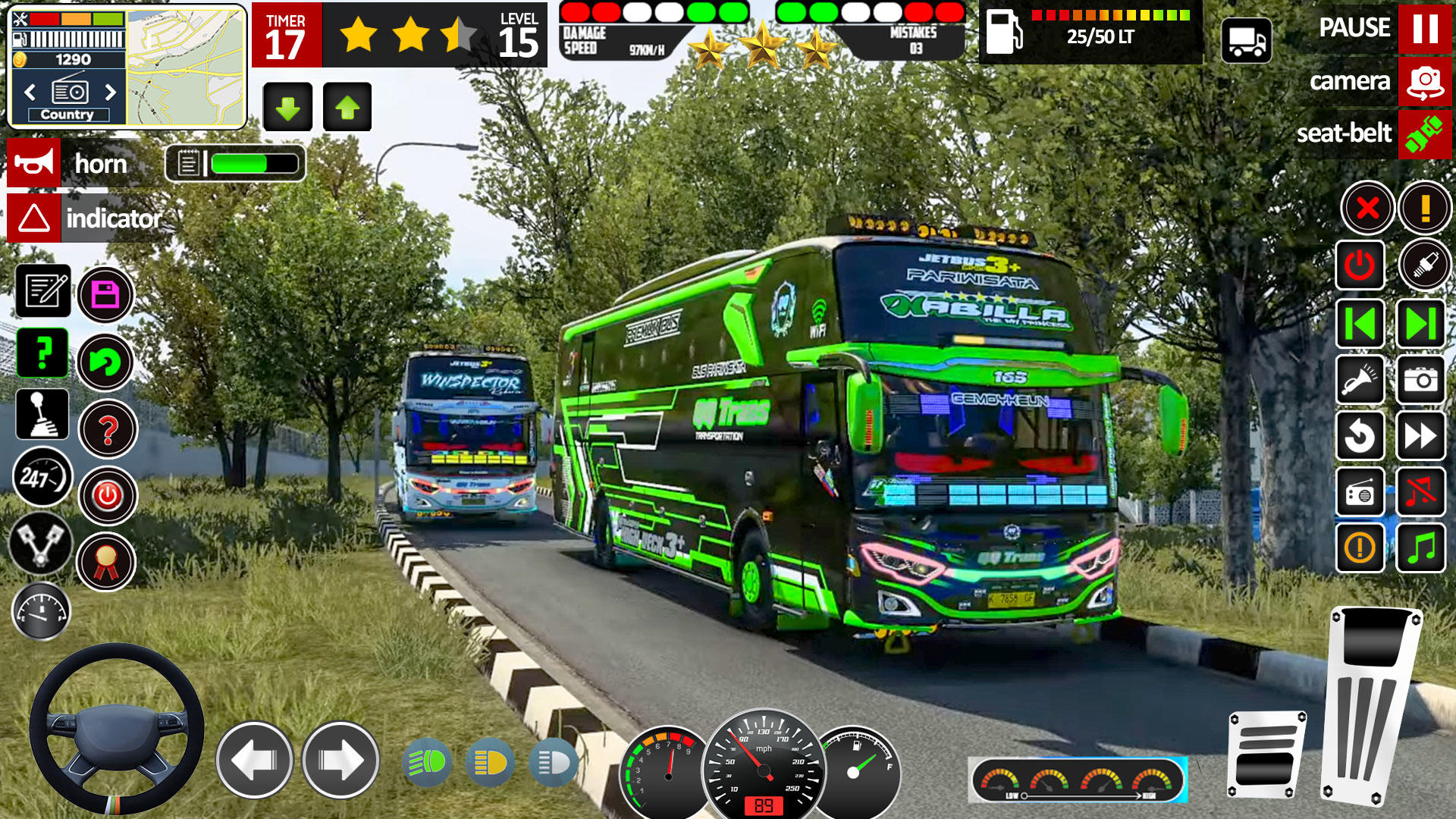Activate the indicator button
The image size is (1456, 819).
(34, 218)
